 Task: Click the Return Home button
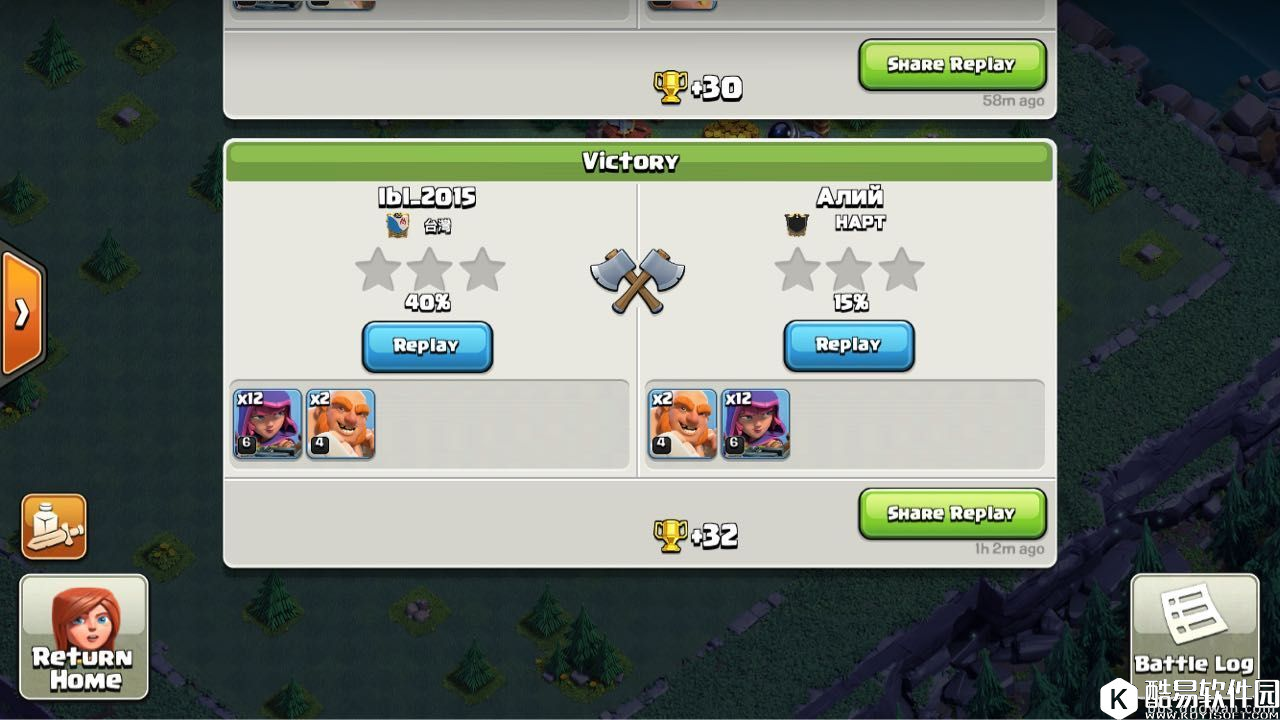[x=84, y=637]
